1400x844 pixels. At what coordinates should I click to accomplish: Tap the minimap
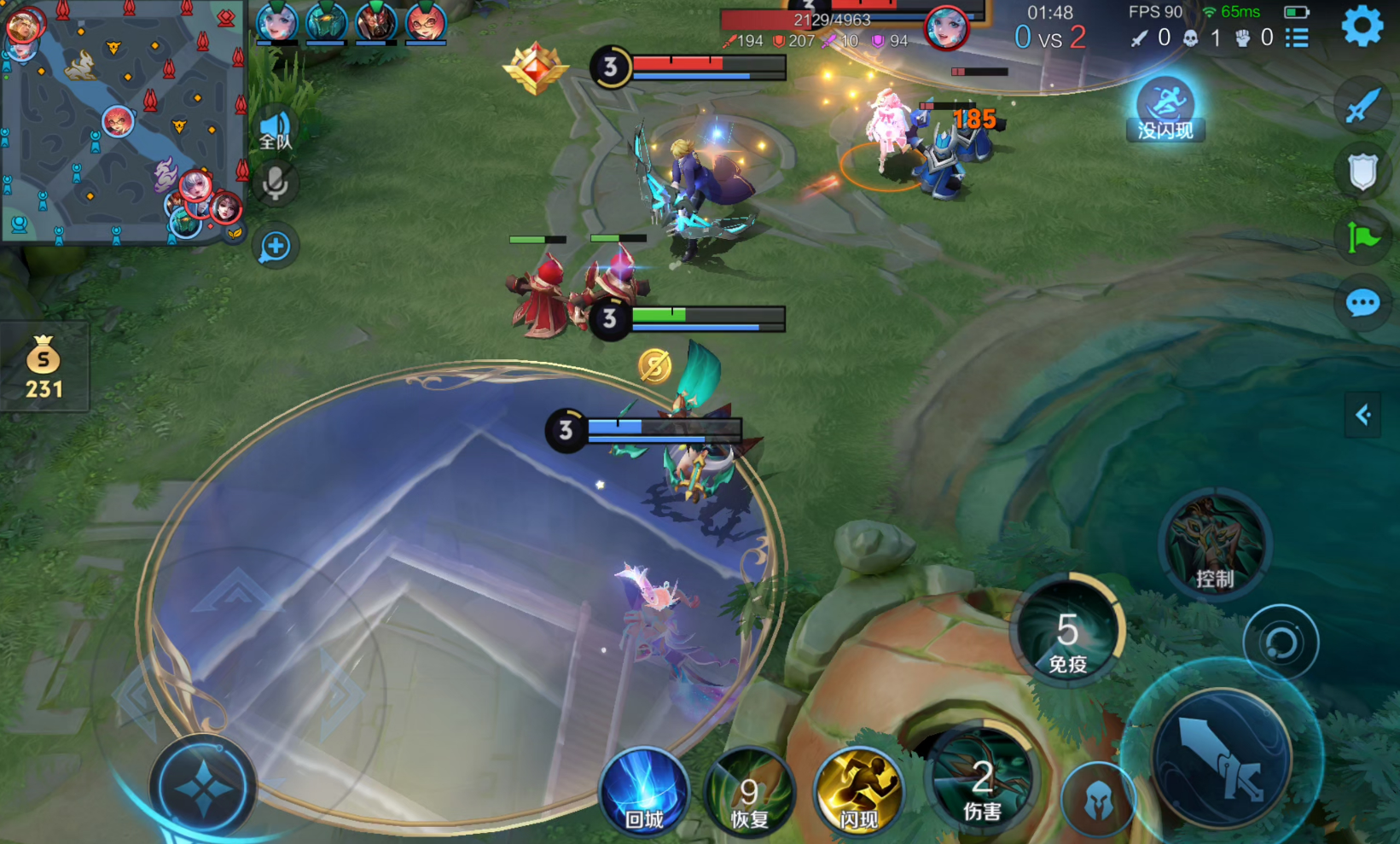pos(123,122)
